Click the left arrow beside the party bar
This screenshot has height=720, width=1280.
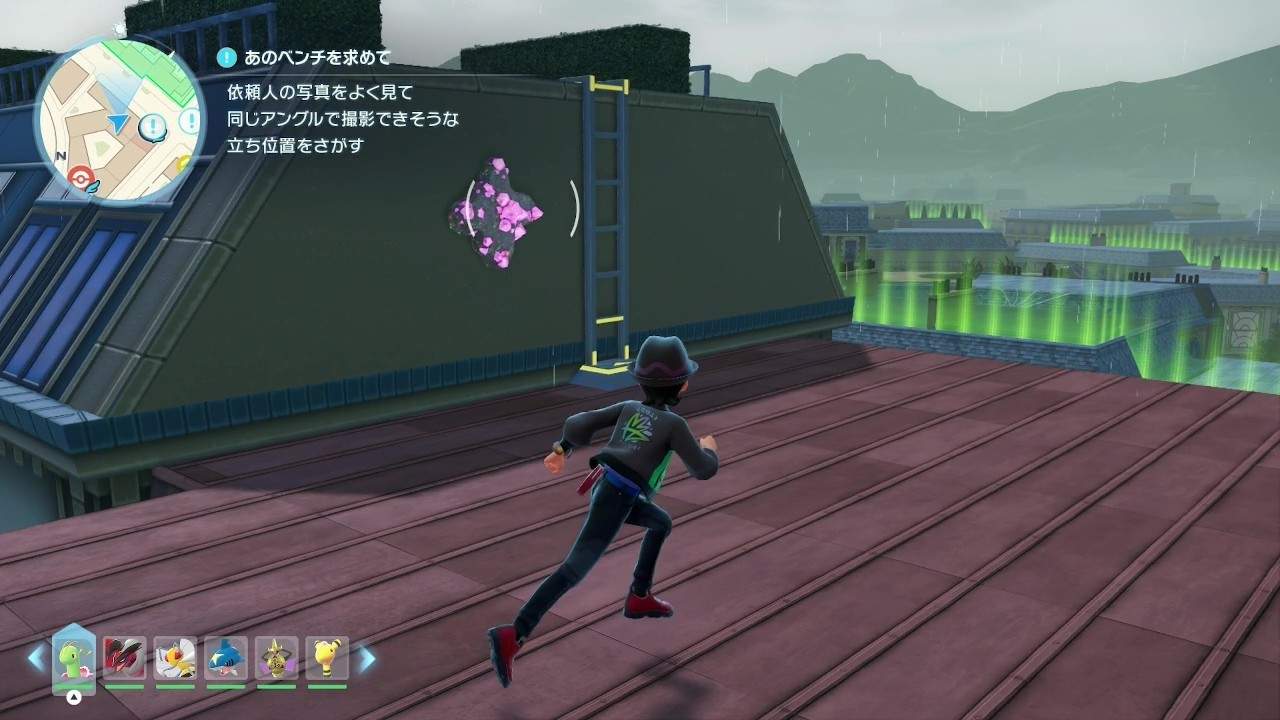(x=36, y=658)
